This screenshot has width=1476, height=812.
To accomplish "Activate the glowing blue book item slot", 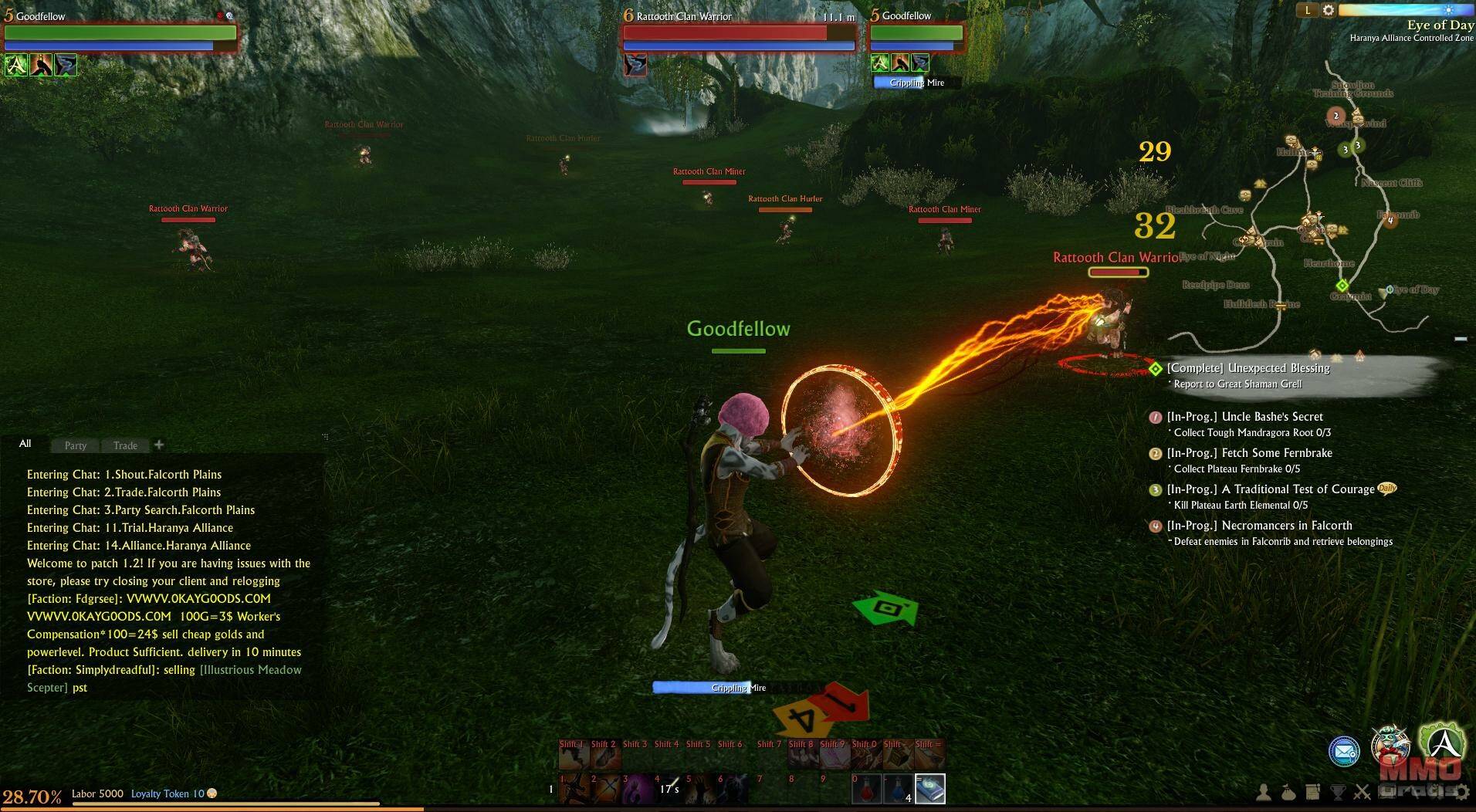I will pyautogui.click(x=930, y=789).
